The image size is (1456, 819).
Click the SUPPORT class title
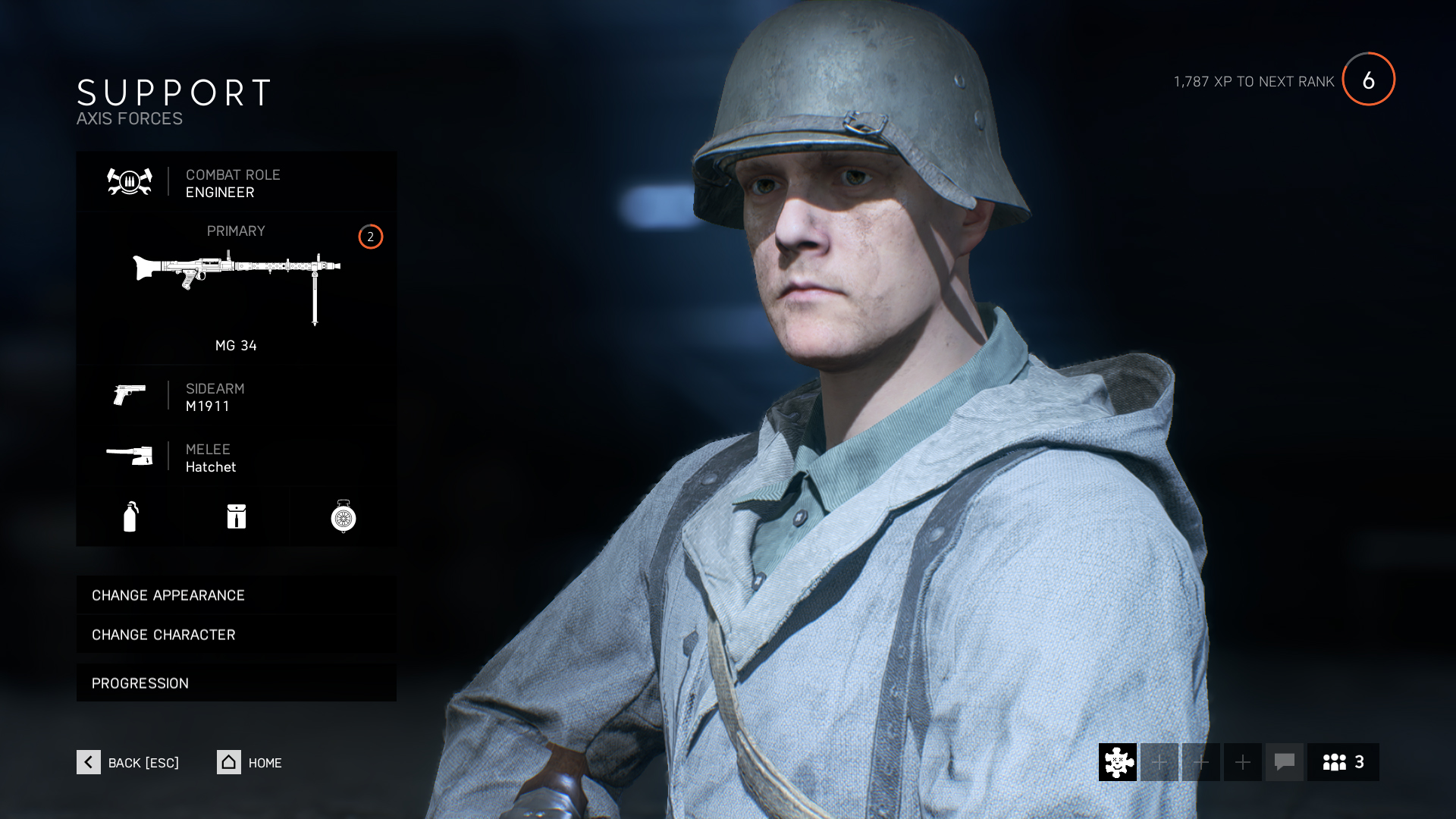(173, 93)
